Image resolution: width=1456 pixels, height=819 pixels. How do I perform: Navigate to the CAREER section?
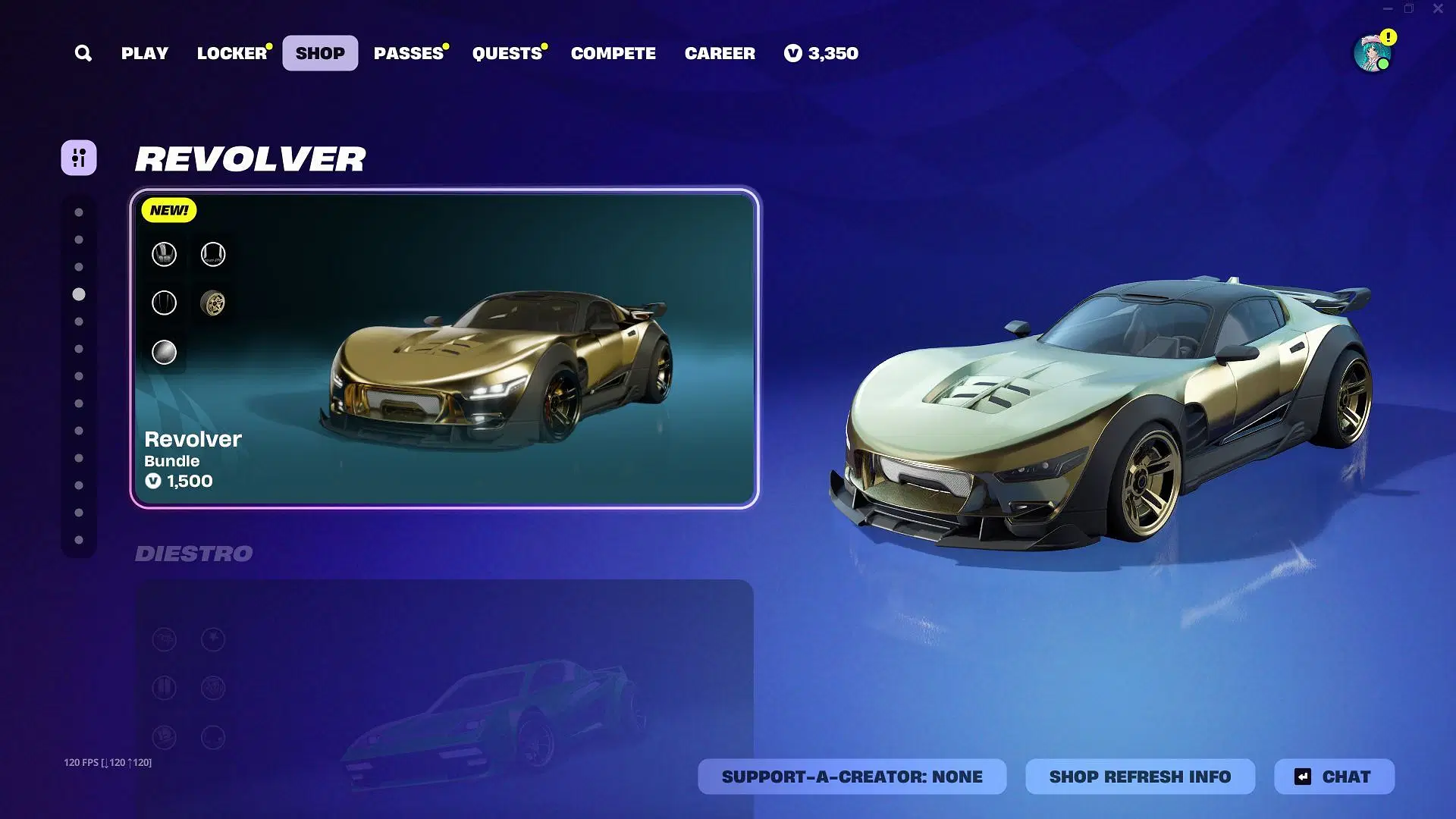pyautogui.click(x=719, y=53)
